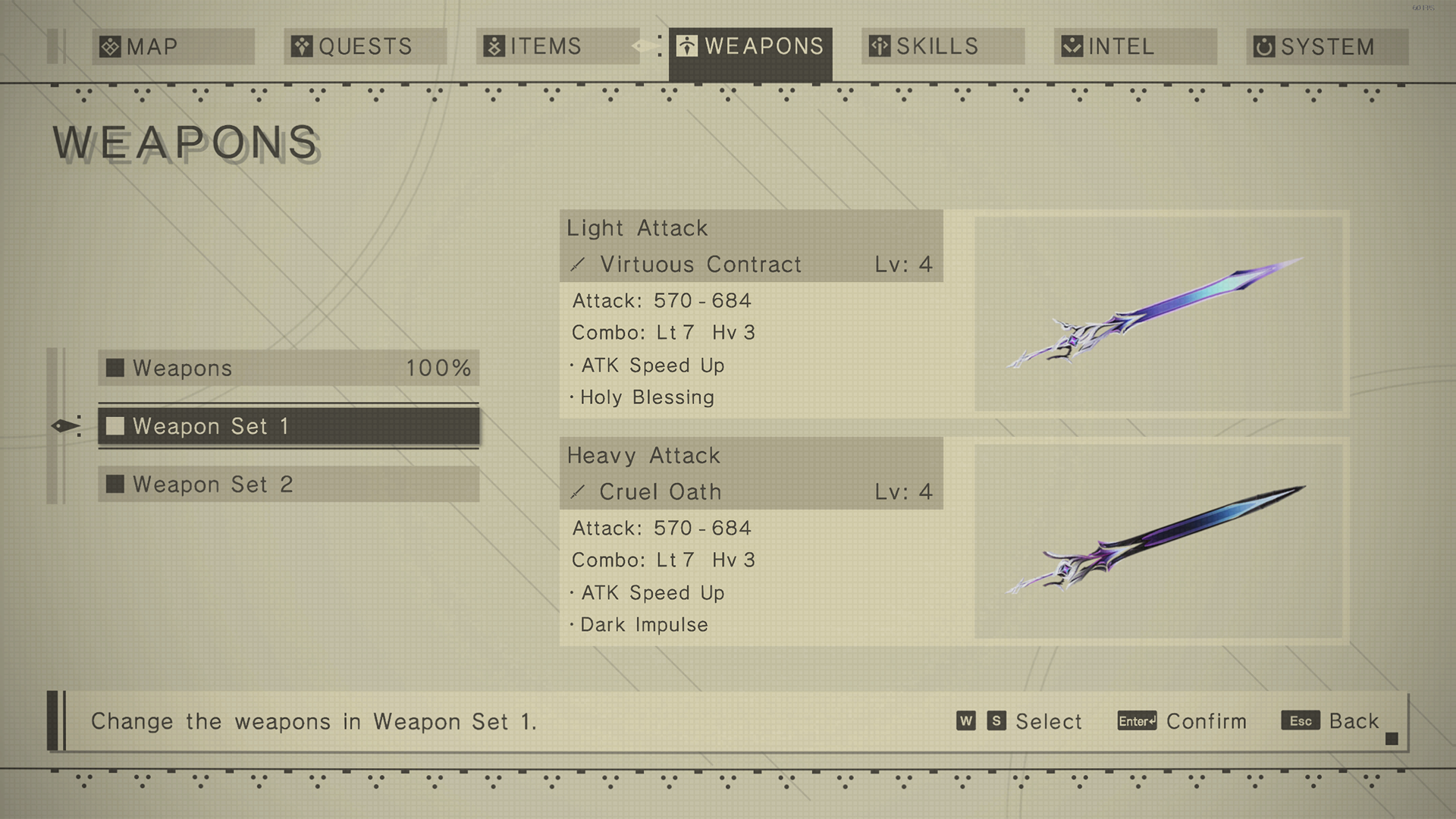This screenshot has height=819, width=1456.
Task: Click the Virtuous Contract sword image
Action: [x=1158, y=313]
